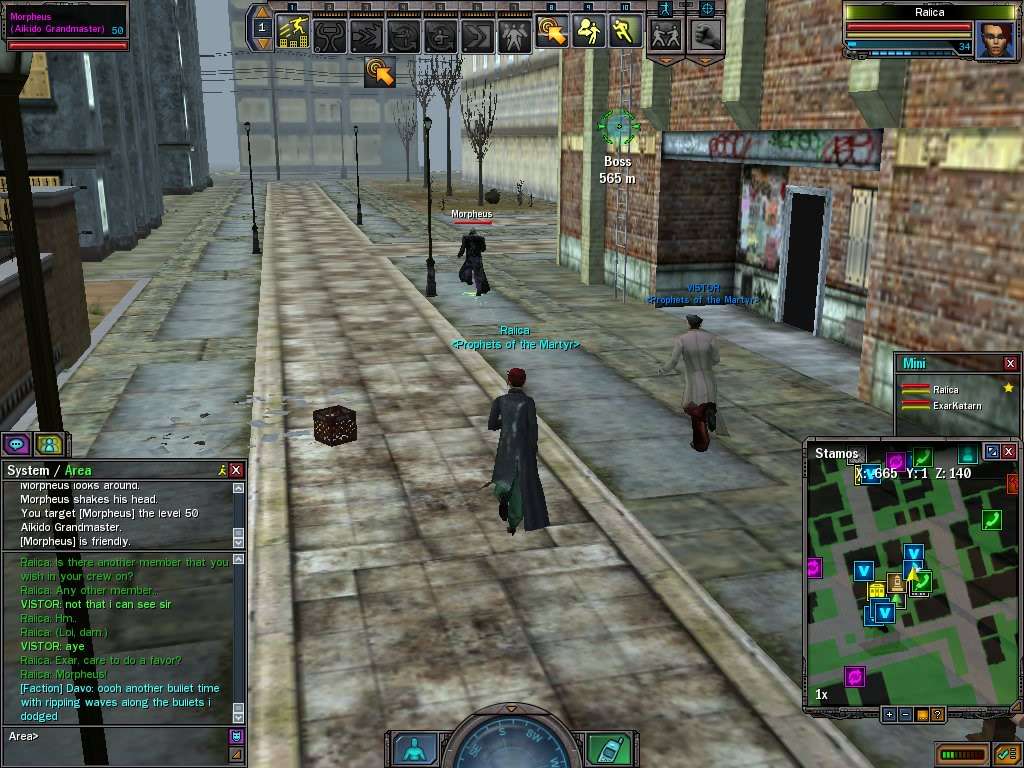
Task: Zoom out the map with the minus button
Action: pyautogui.click(x=905, y=714)
